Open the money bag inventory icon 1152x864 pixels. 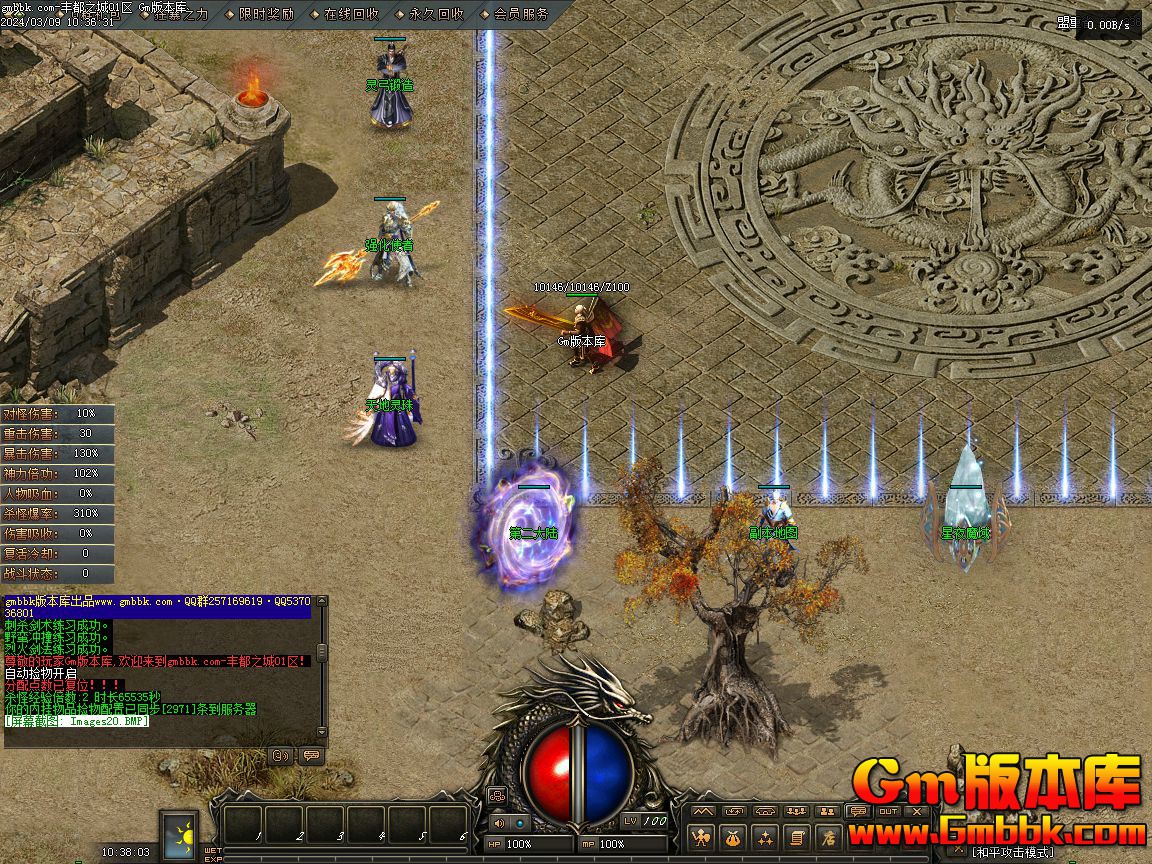point(734,837)
